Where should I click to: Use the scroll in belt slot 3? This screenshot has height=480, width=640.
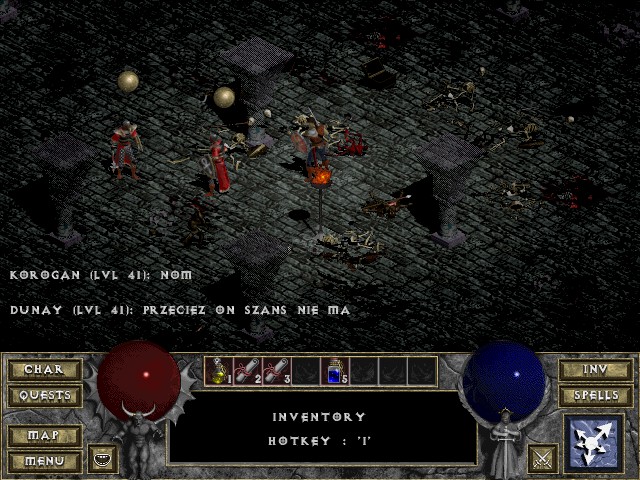coord(276,372)
